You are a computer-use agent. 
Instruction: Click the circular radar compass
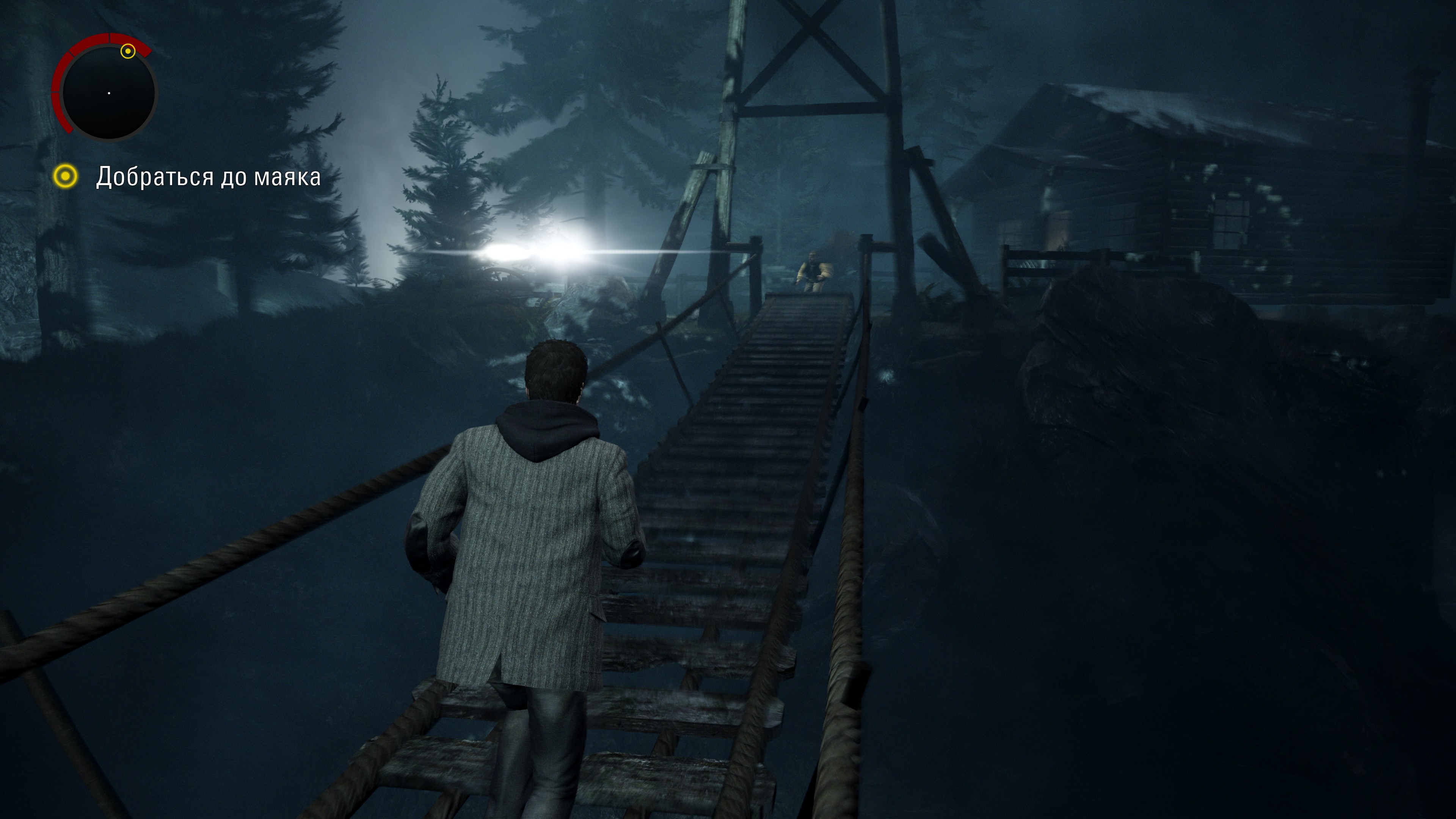click(108, 93)
